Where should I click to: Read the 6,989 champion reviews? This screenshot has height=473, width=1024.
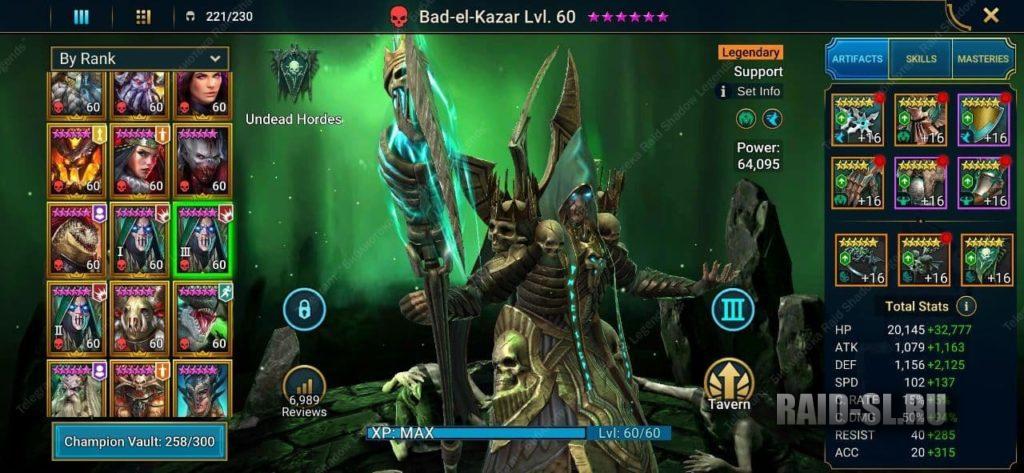[304, 391]
